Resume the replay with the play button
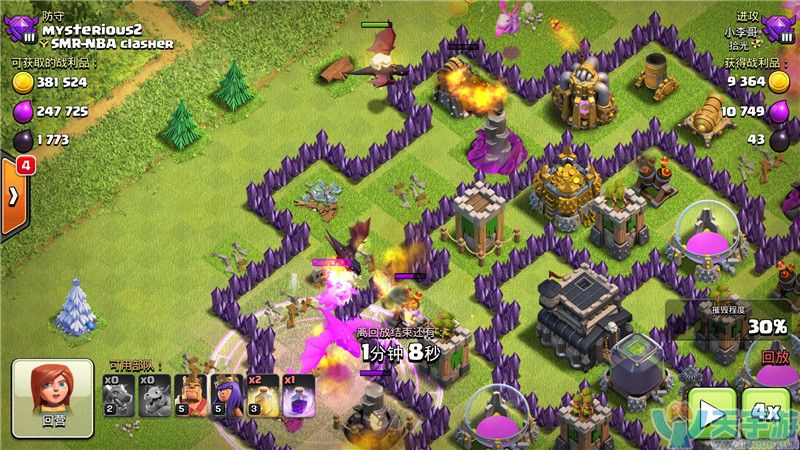The image size is (800, 450). pyautogui.click(x=711, y=410)
